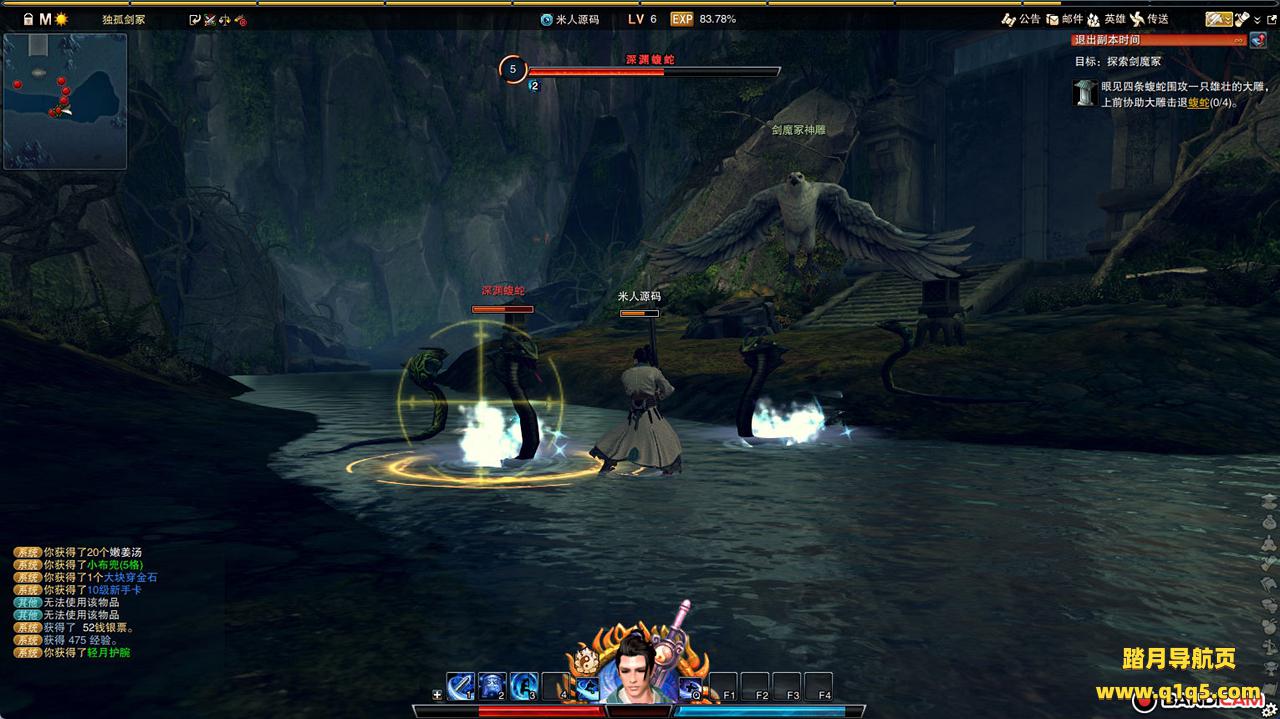This screenshot has width=1280, height=719.
Task: Open the 公告 announcements panel
Action: pos(1020,19)
